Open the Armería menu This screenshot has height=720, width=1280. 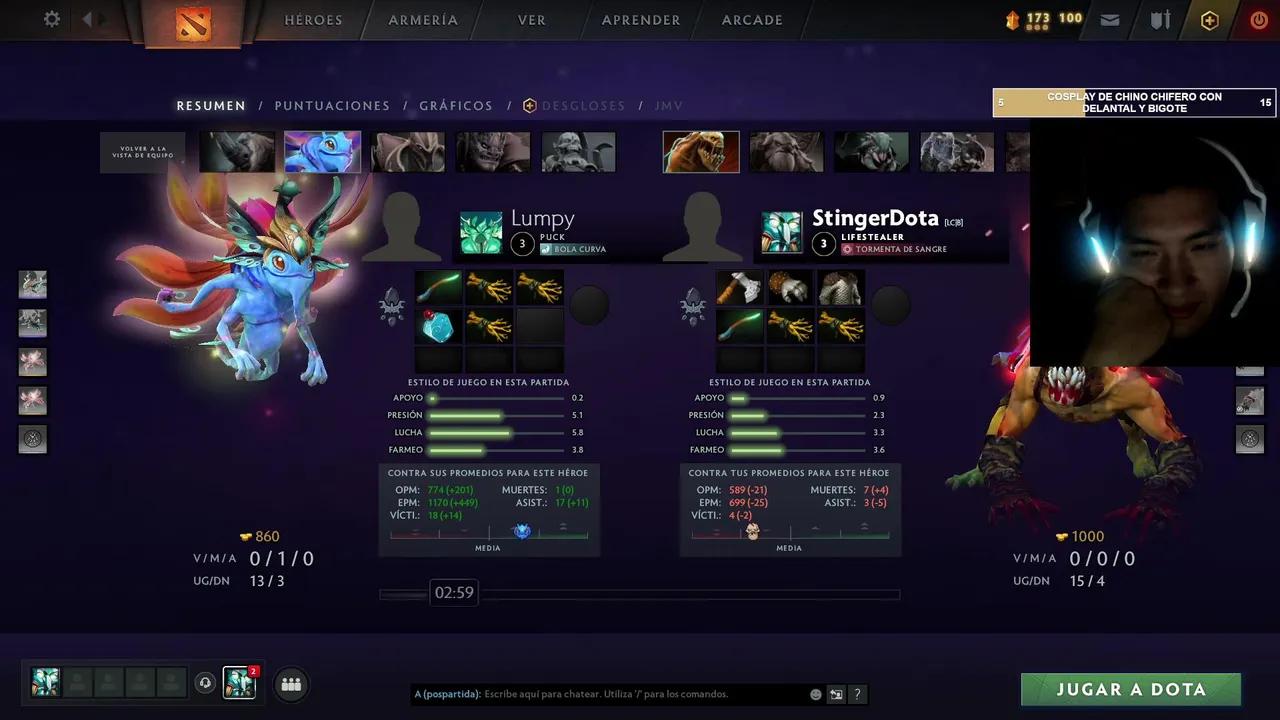(x=423, y=20)
